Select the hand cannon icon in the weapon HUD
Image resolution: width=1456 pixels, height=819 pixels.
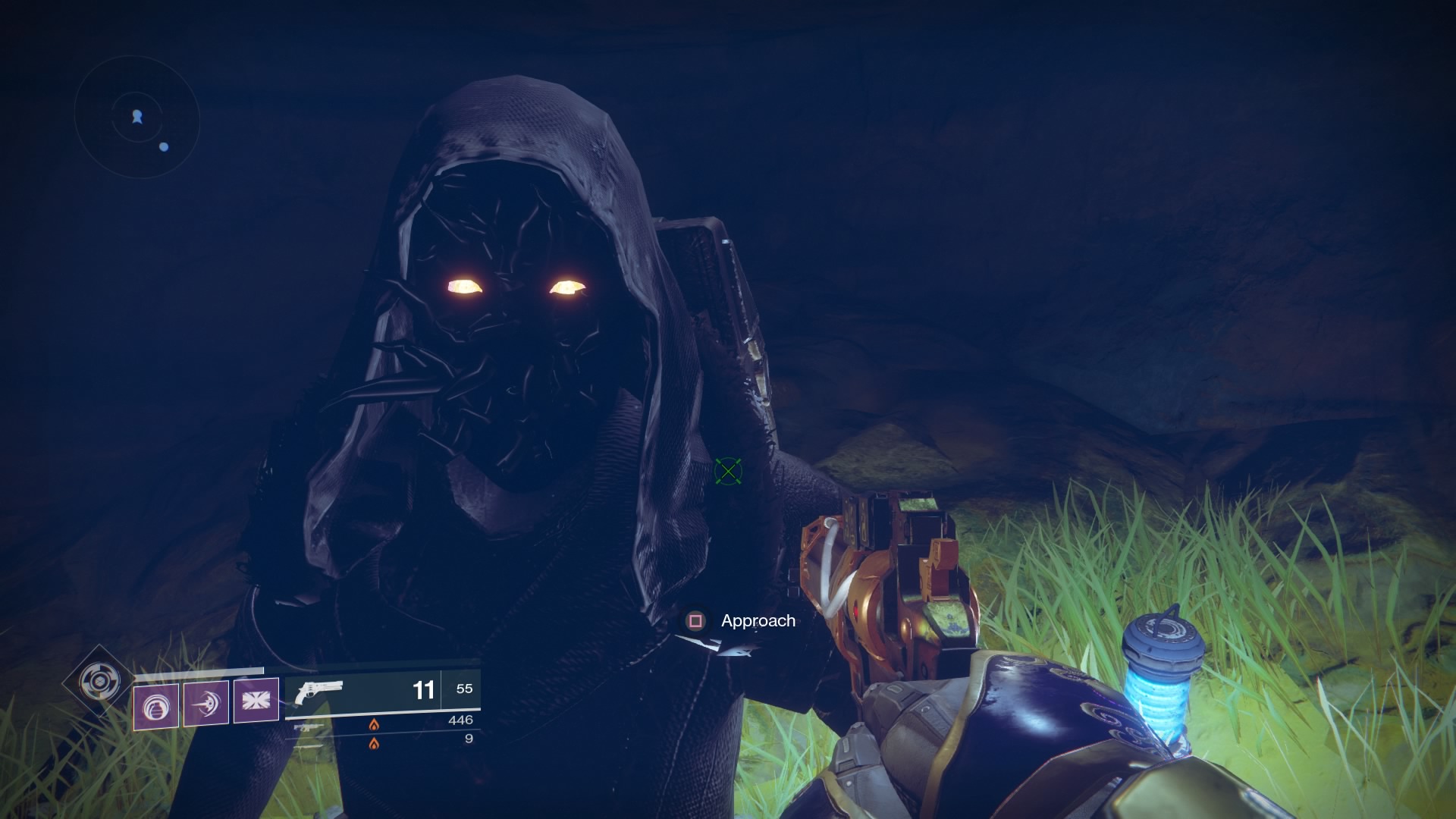click(318, 692)
